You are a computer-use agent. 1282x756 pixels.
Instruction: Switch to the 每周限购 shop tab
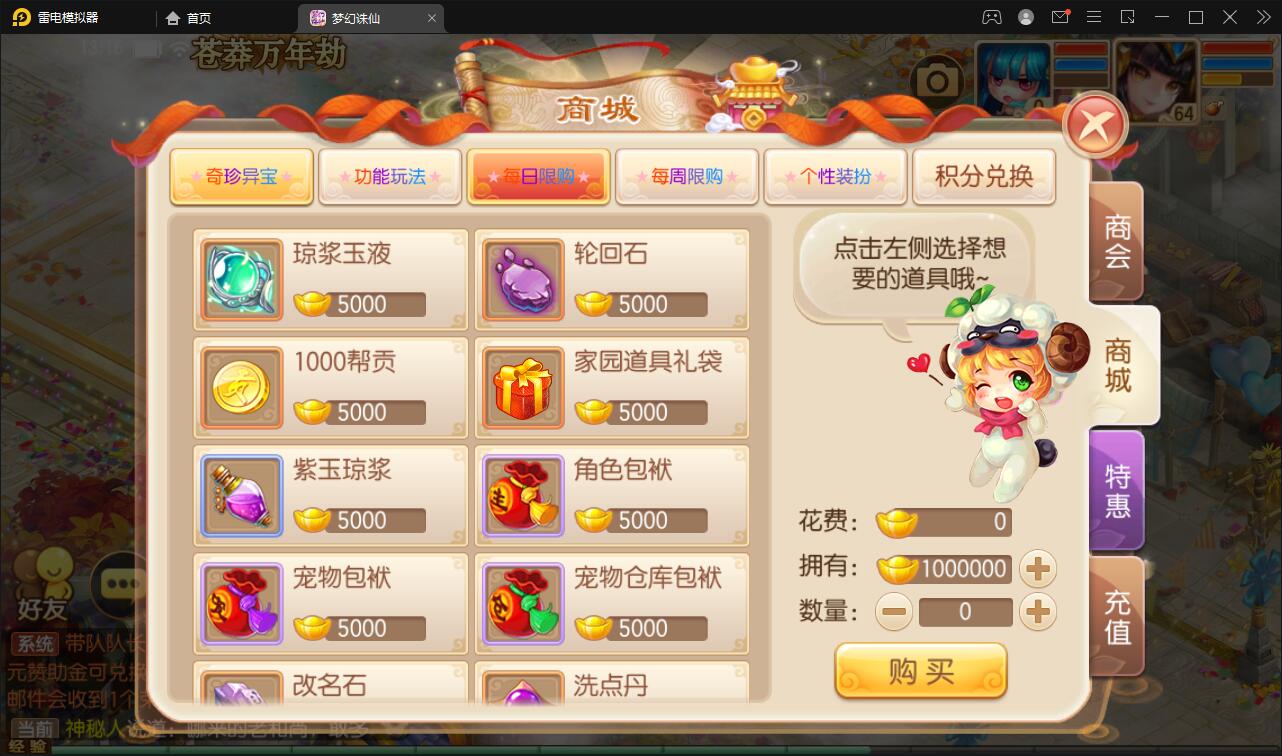click(x=687, y=175)
